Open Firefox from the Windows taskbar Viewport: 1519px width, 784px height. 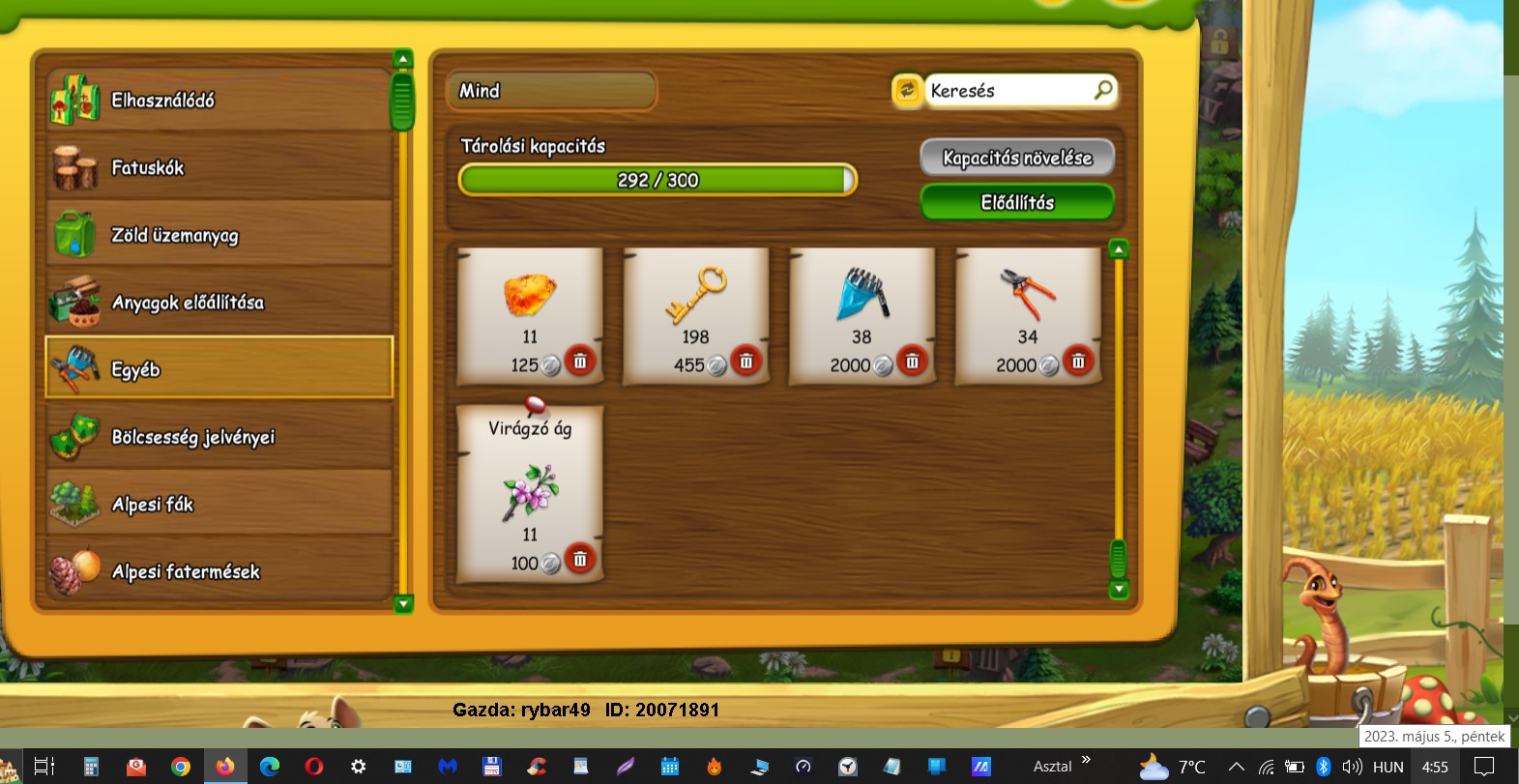225,767
